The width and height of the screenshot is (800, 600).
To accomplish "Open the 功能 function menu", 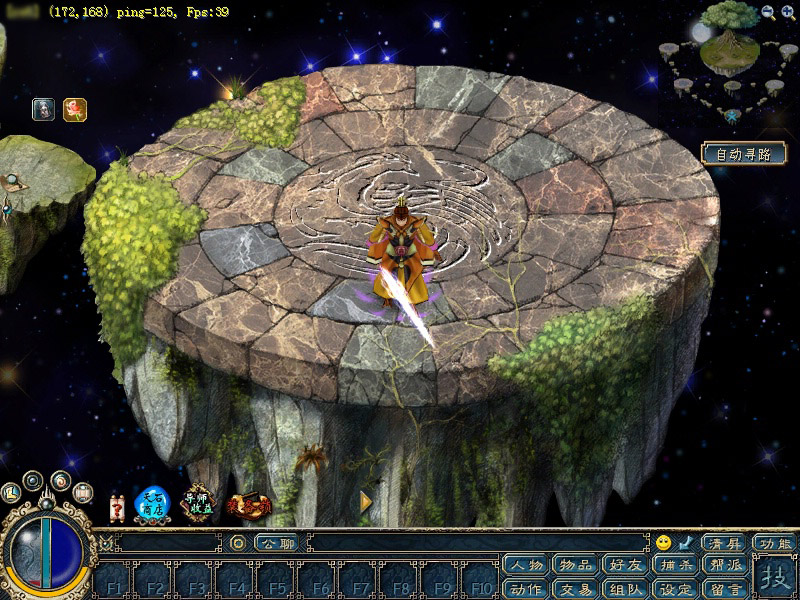I will (775, 543).
